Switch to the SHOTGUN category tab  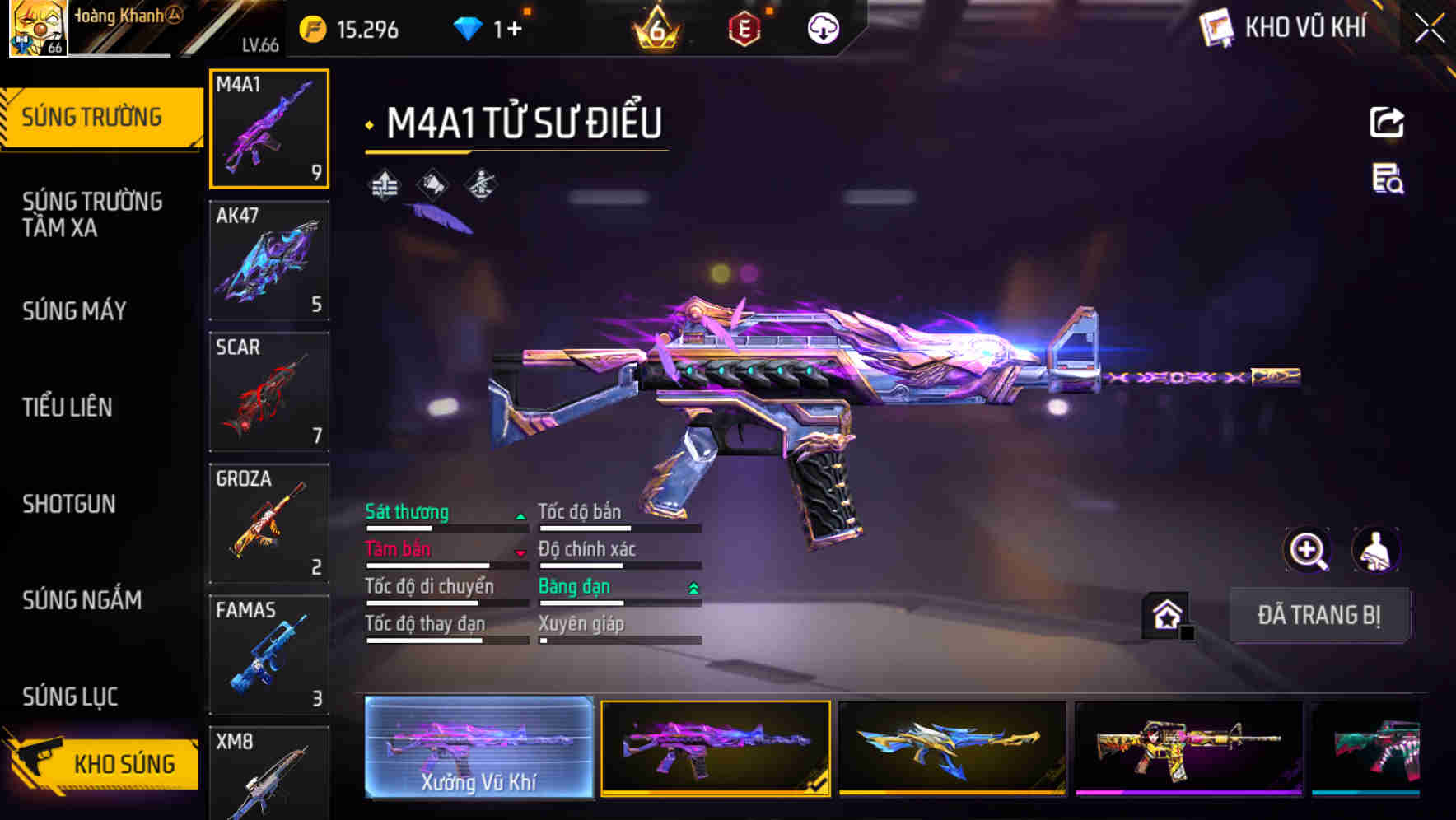69,504
